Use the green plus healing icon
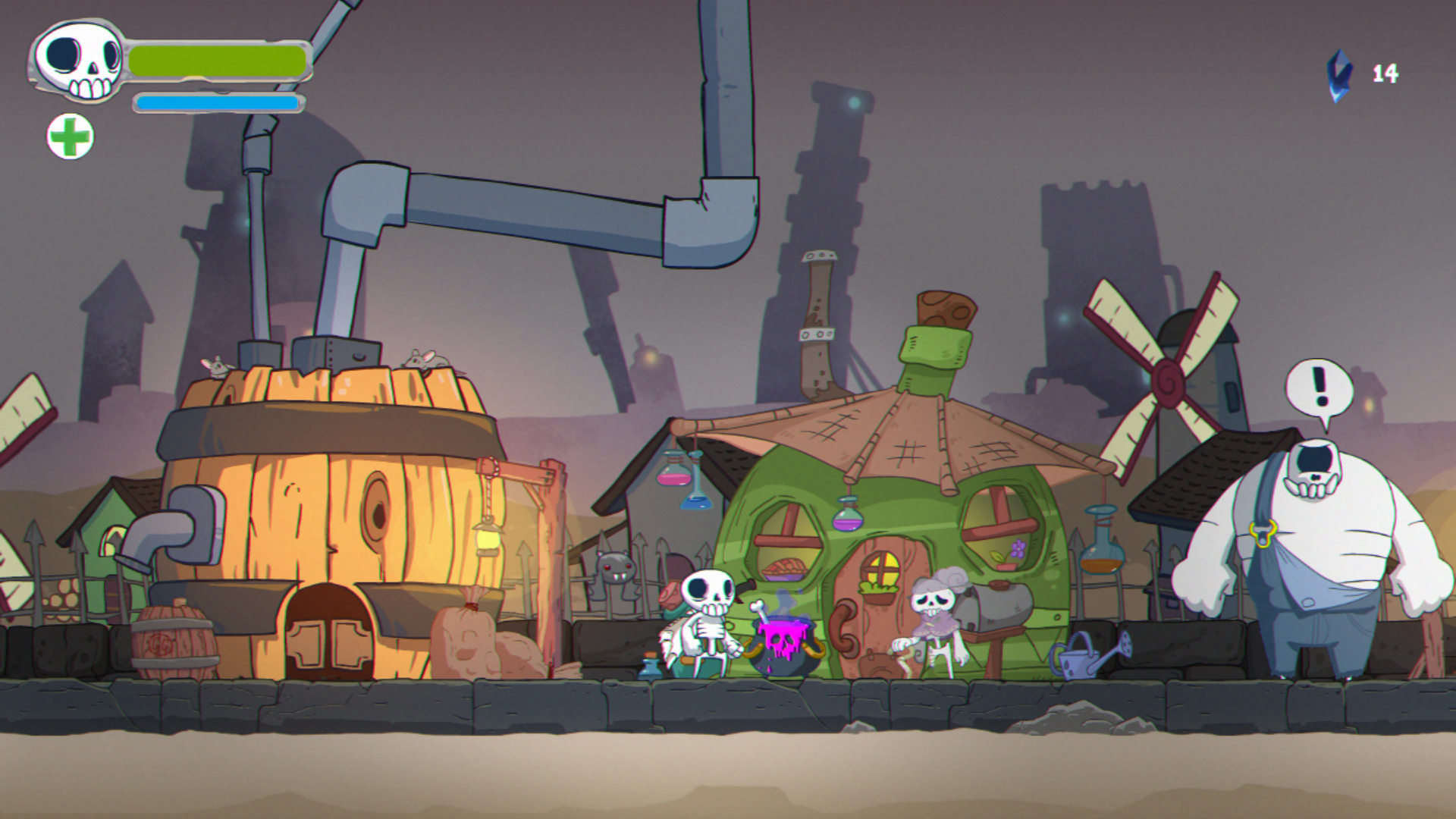The height and width of the screenshot is (819, 1456). tap(71, 136)
